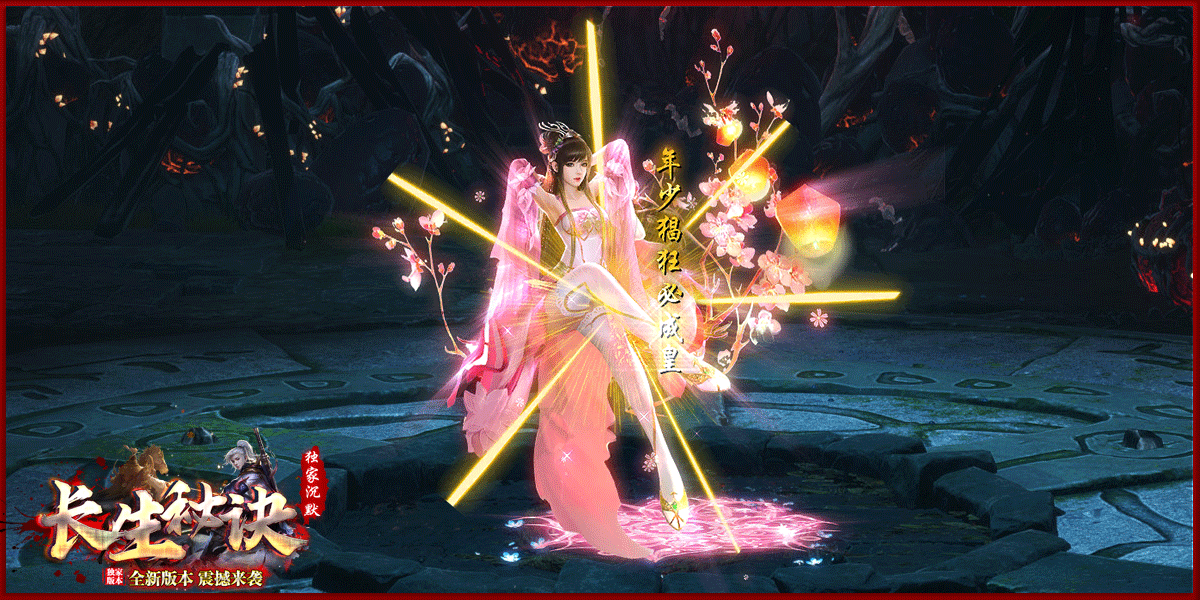Click the 长生诀 game logo

click(x=170, y=520)
